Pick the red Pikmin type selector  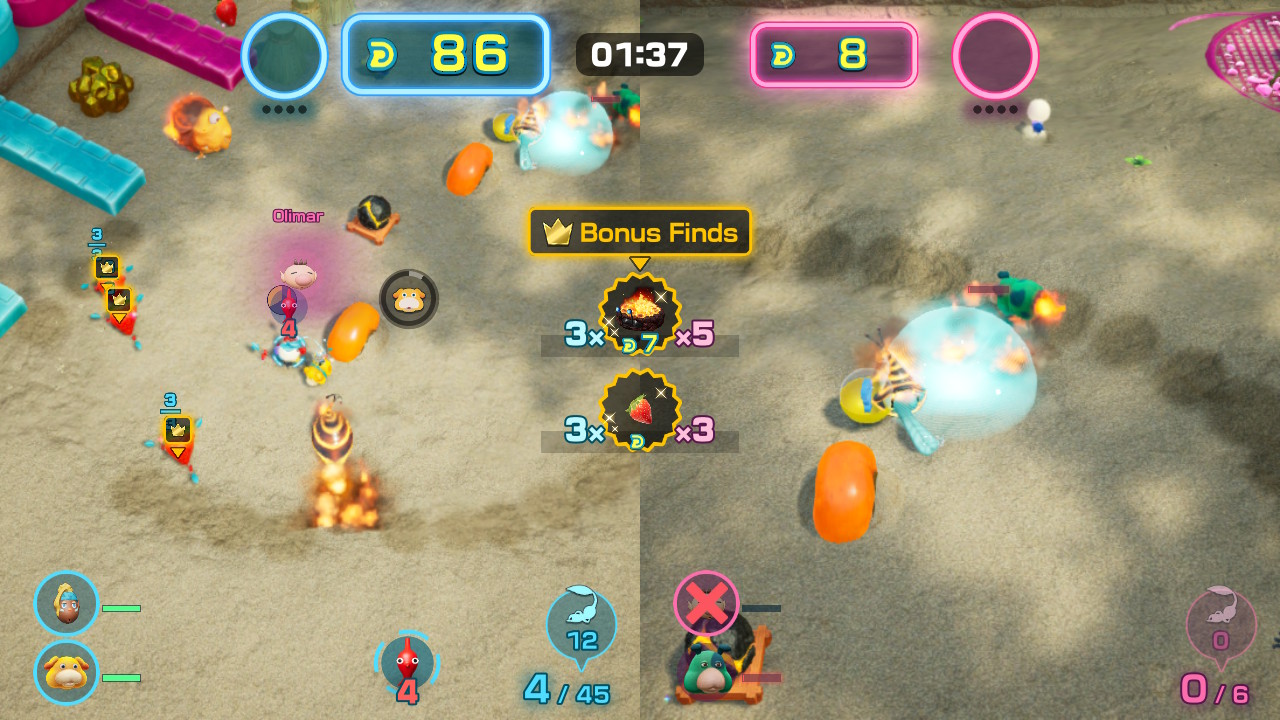pos(407,663)
